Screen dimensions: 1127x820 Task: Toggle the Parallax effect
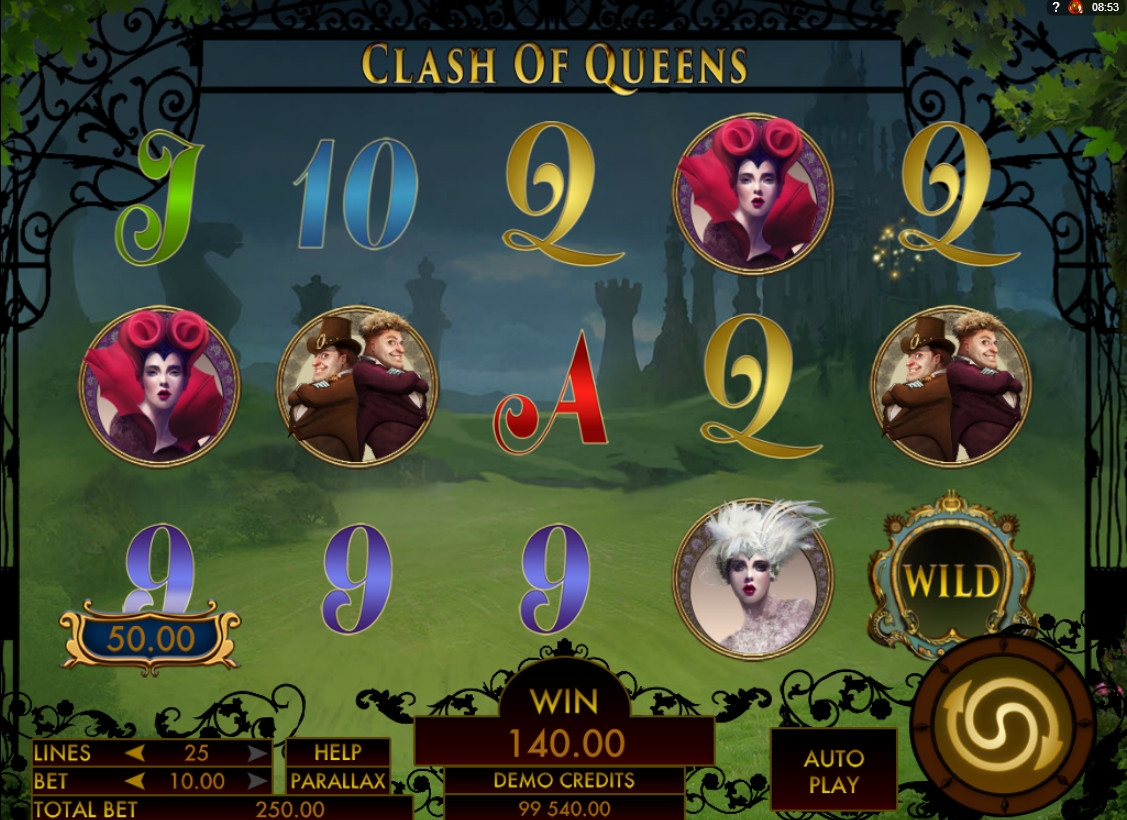[x=337, y=781]
